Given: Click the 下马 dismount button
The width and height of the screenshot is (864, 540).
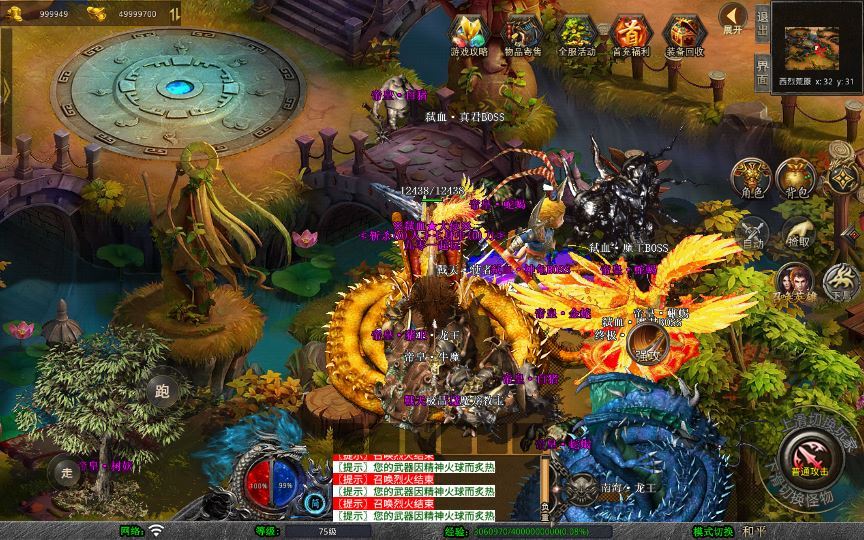Looking at the screenshot, I should click(838, 282).
